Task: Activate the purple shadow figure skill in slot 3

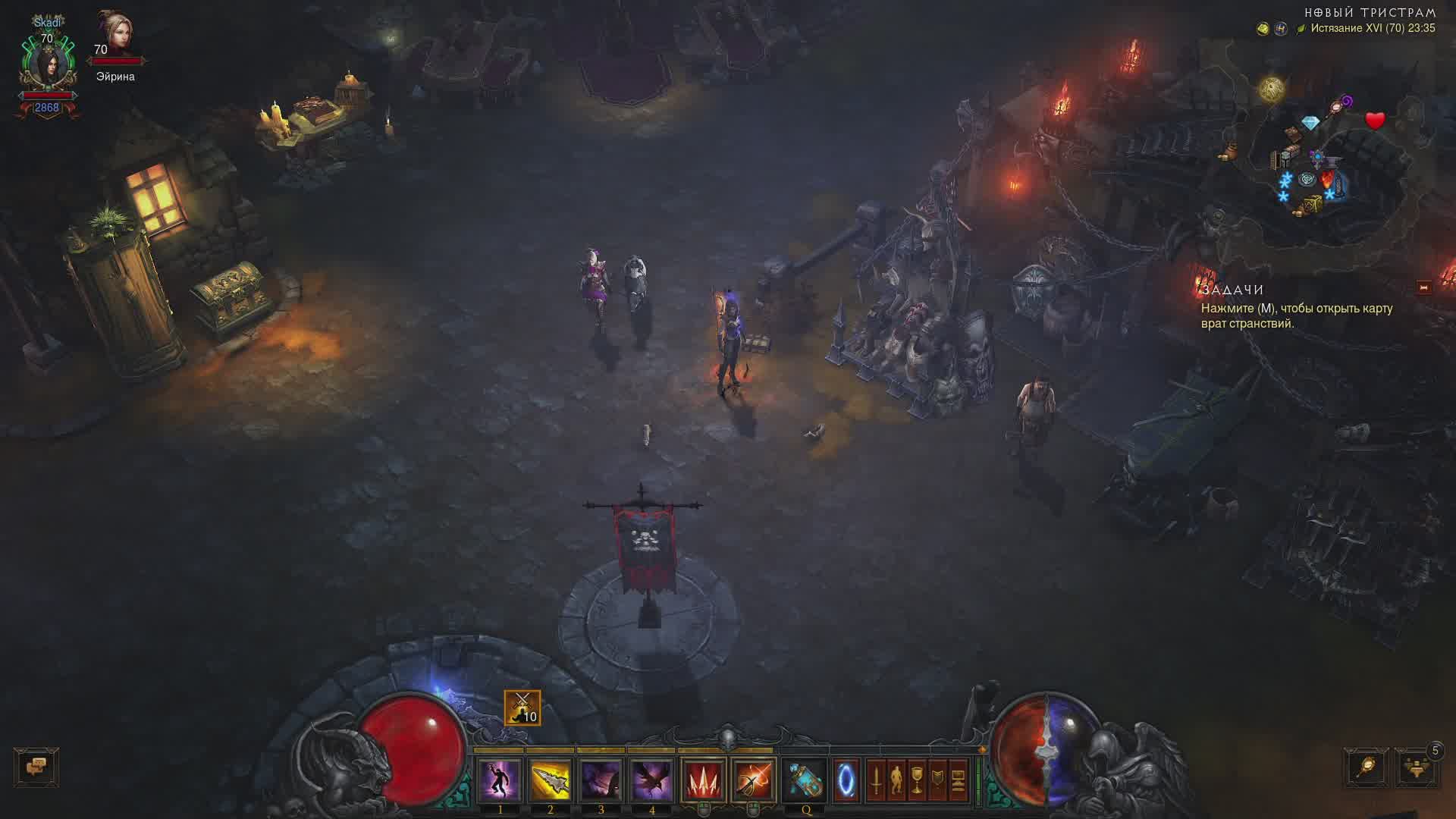Action: pos(601,780)
